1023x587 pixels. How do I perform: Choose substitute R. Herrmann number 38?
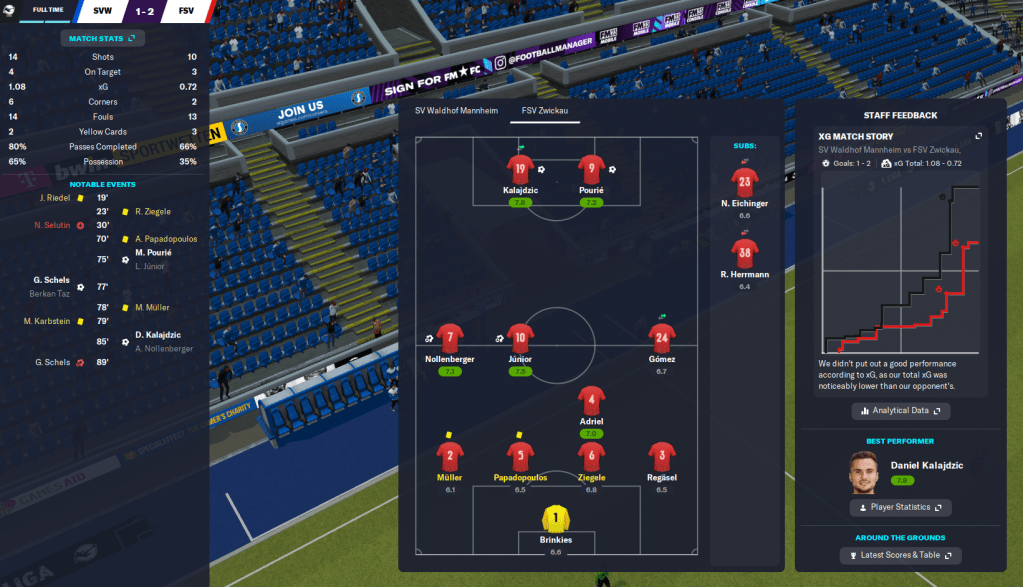pyautogui.click(x=744, y=253)
